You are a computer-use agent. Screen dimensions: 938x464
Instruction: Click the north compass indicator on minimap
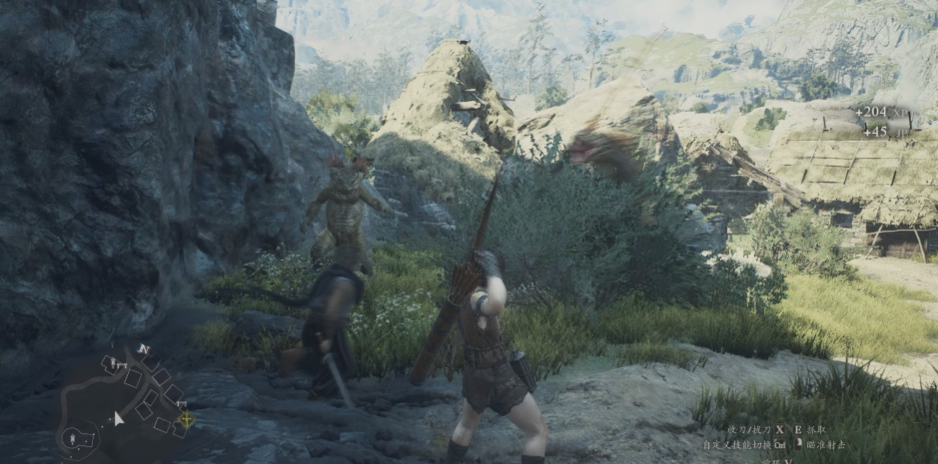[144, 349]
